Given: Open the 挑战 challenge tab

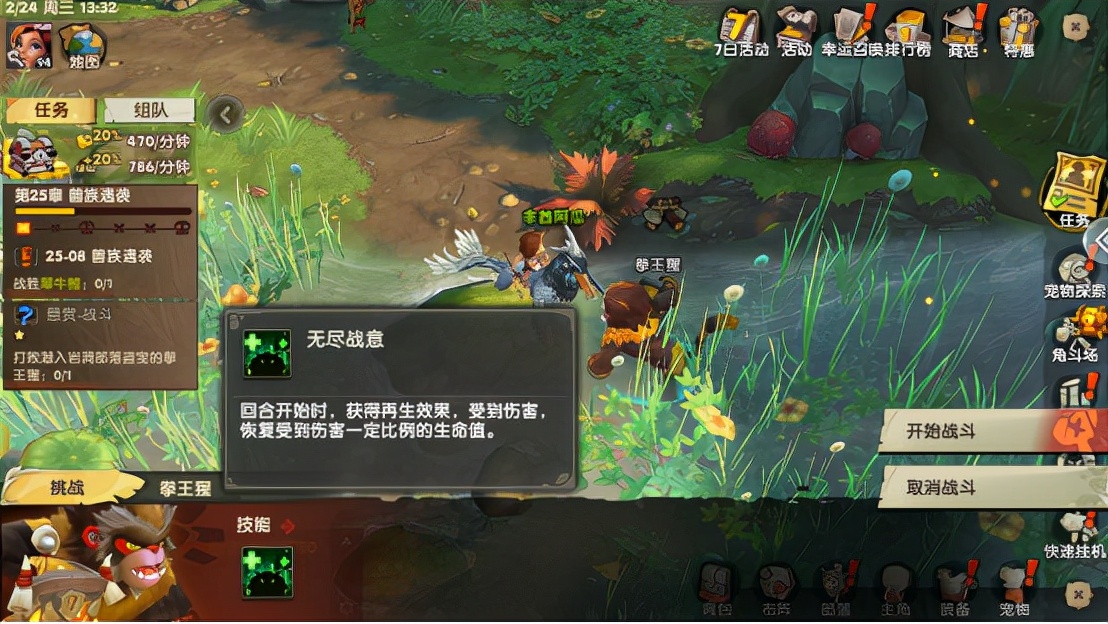Looking at the screenshot, I should coord(70,488).
